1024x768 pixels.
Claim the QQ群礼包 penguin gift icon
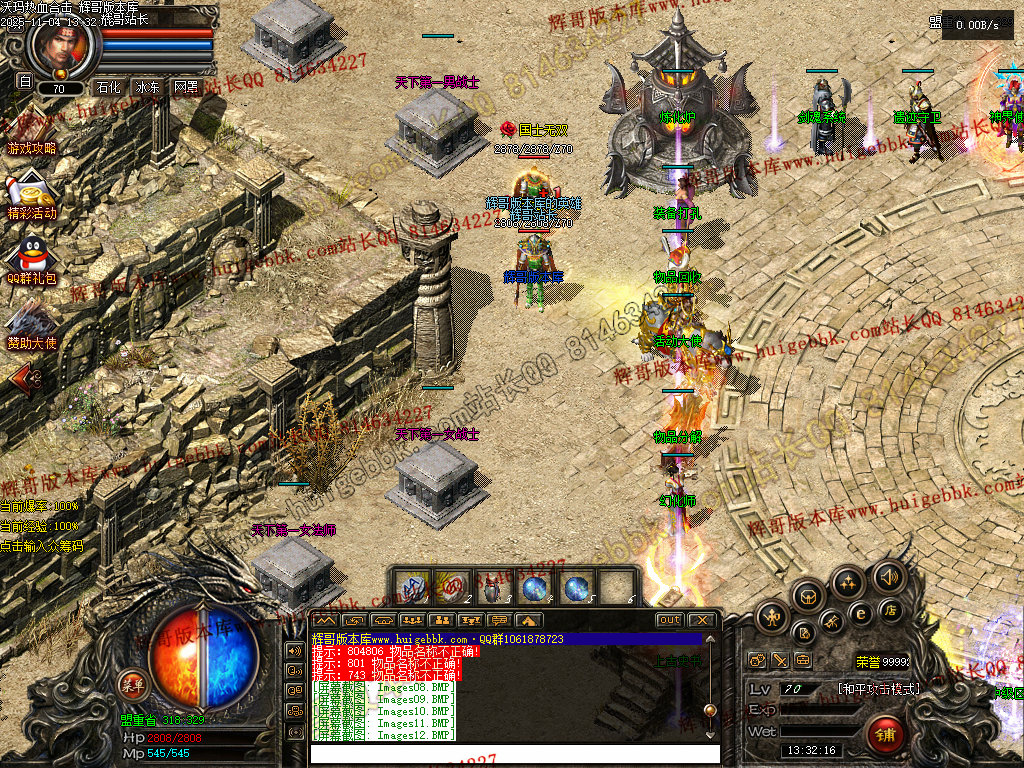(x=31, y=258)
